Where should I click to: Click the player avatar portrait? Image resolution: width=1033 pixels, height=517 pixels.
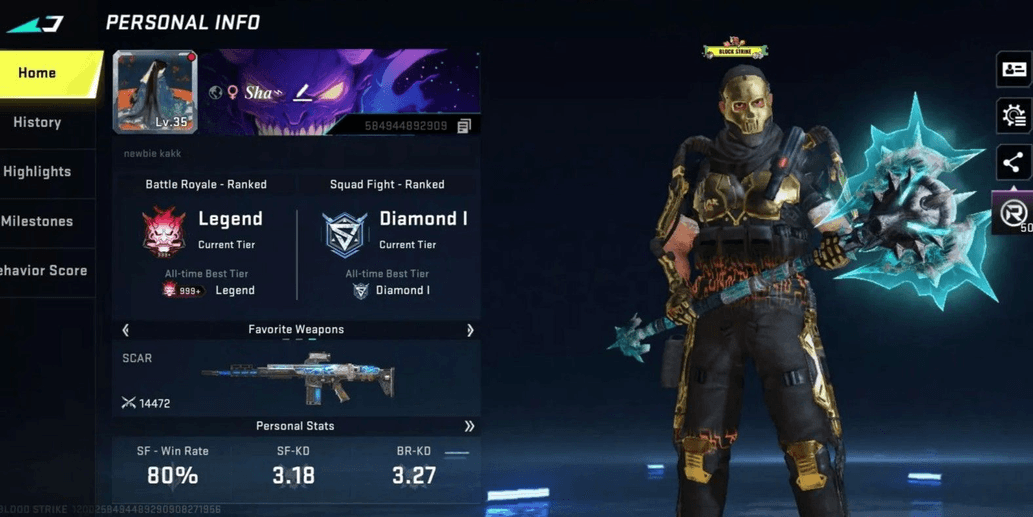coord(155,92)
